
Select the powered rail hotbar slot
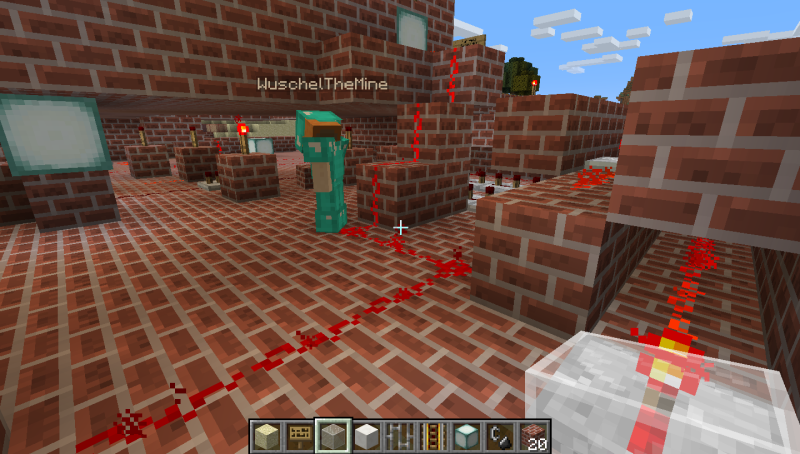coord(431,436)
